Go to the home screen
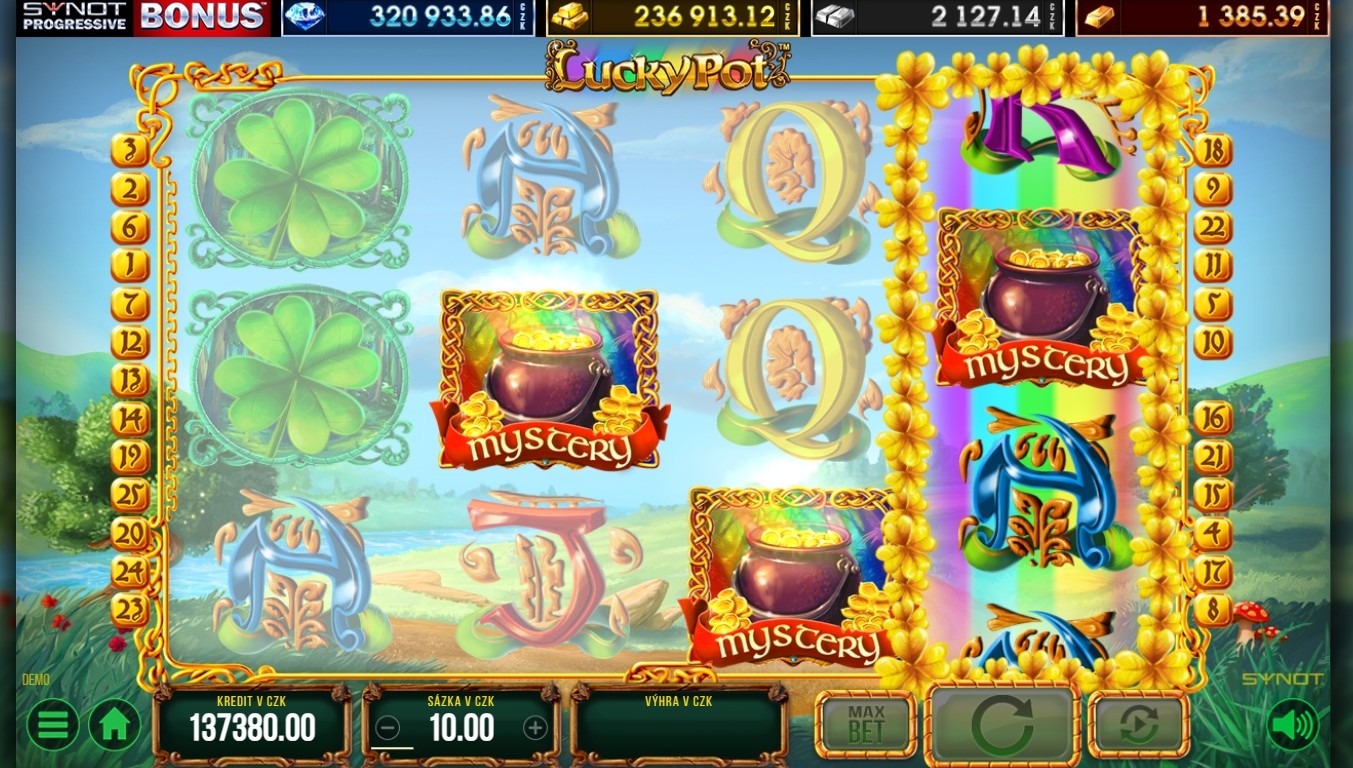The height and width of the screenshot is (768, 1353). [114, 725]
